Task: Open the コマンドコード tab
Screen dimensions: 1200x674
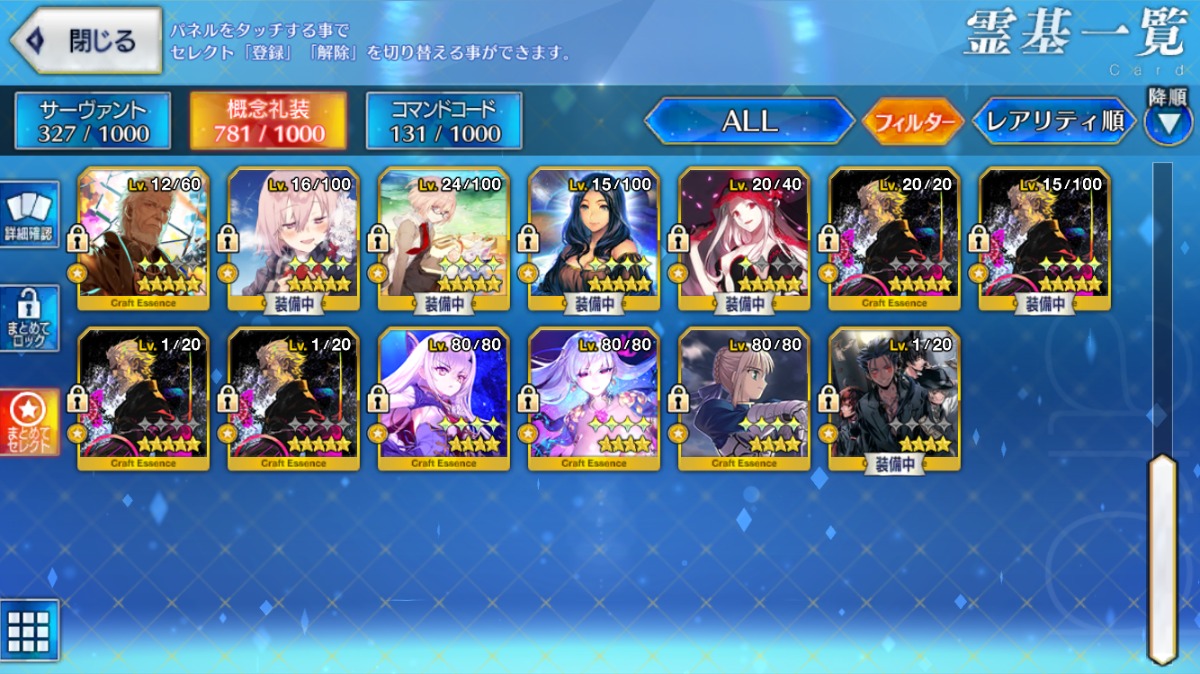Action: pos(444,121)
